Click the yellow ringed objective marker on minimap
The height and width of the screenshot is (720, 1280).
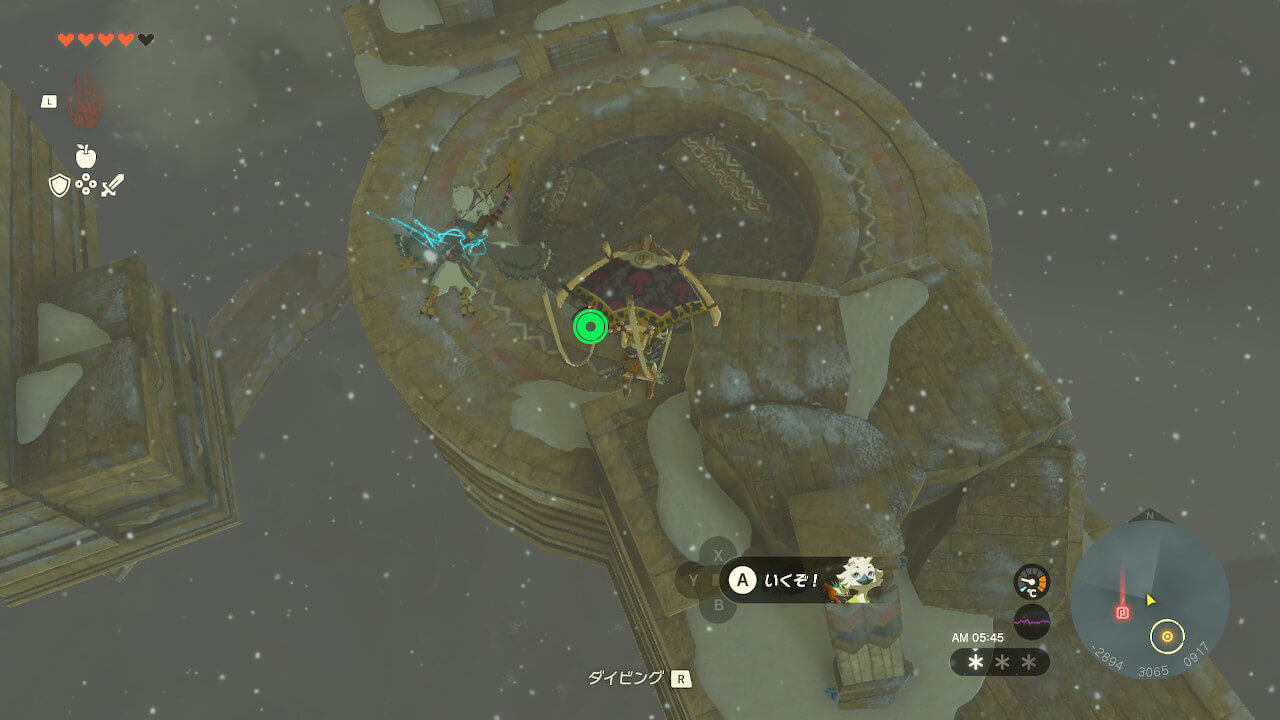click(x=1166, y=635)
